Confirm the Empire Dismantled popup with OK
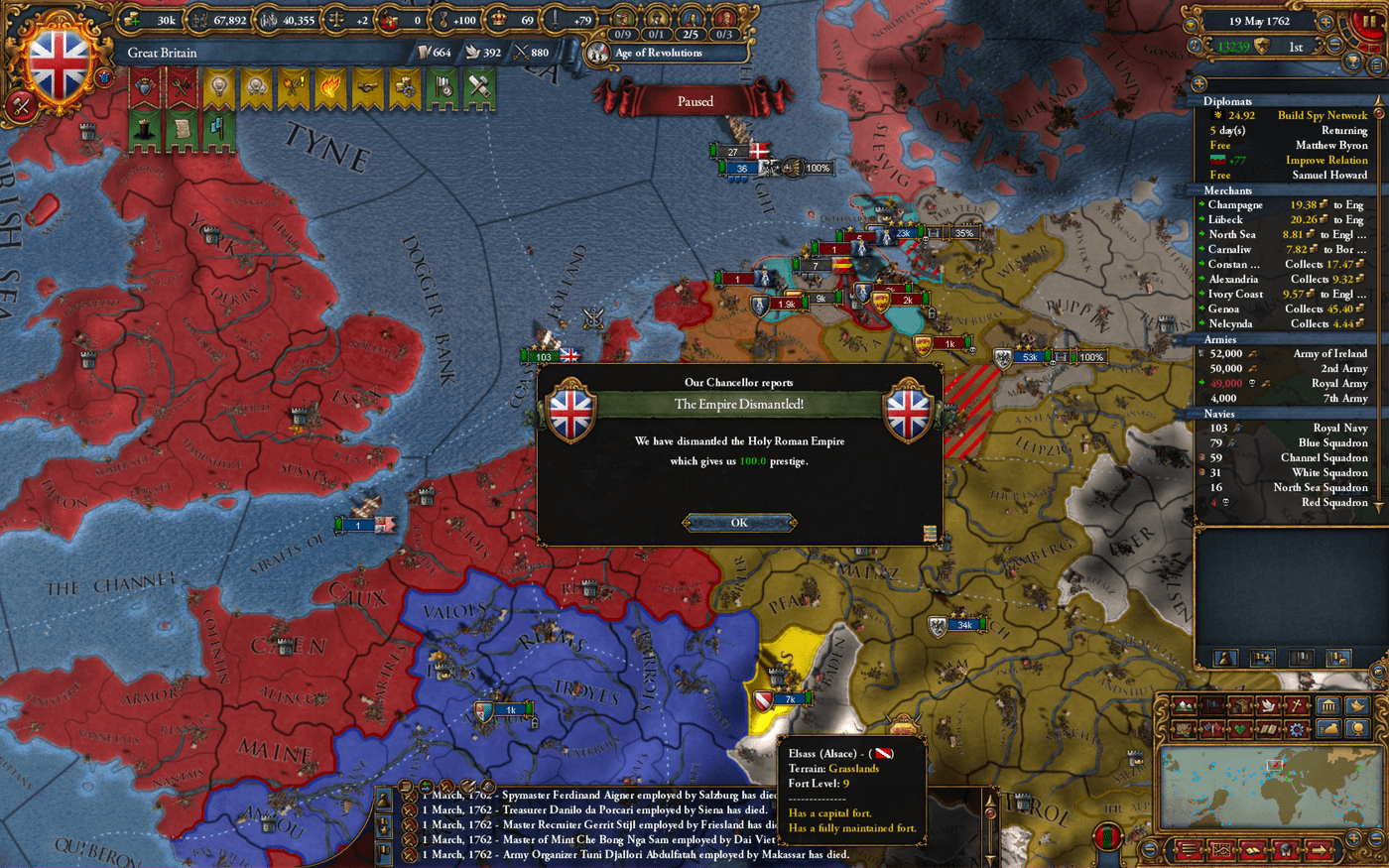The width and height of the screenshot is (1389, 868). click(x=739, y=523)
